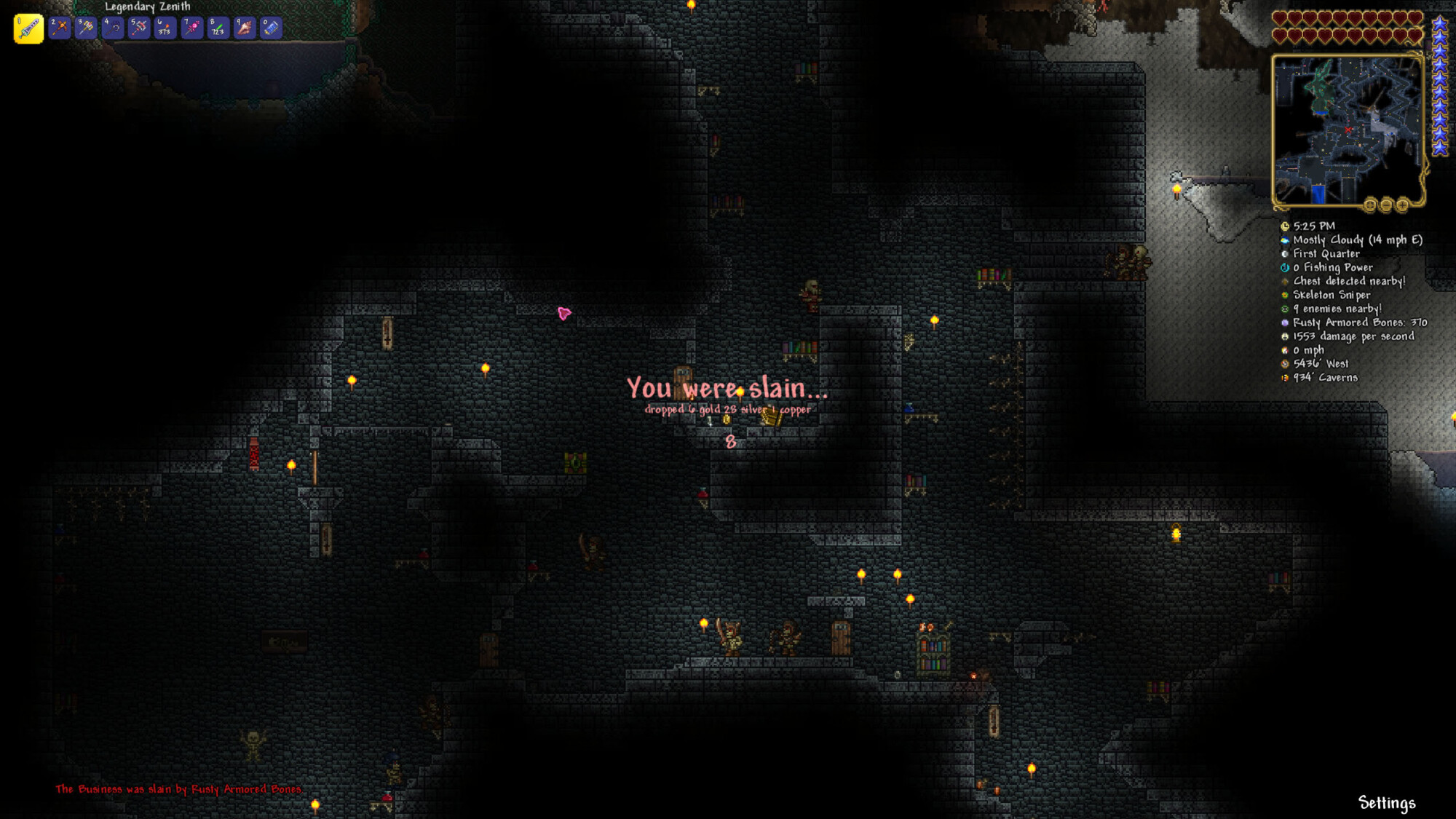Click the compass icon at 5436' West

[x=1284, y=363]
